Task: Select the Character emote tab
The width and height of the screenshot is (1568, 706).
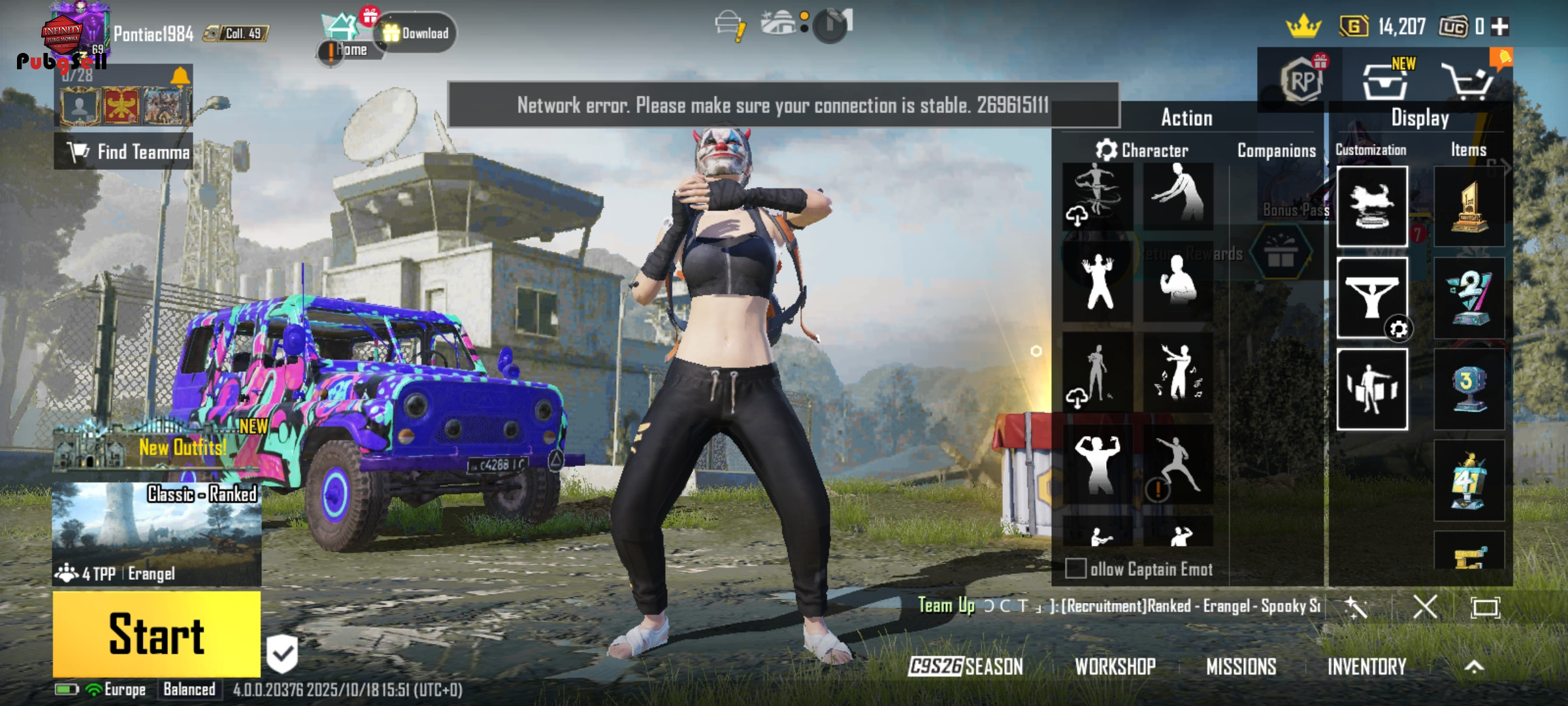Action: tap(1142, 151)
